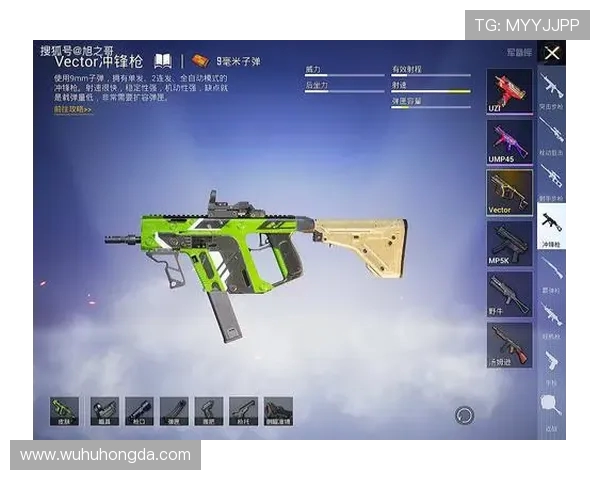Select the muzzle (枪口) attachment slot

139,411
